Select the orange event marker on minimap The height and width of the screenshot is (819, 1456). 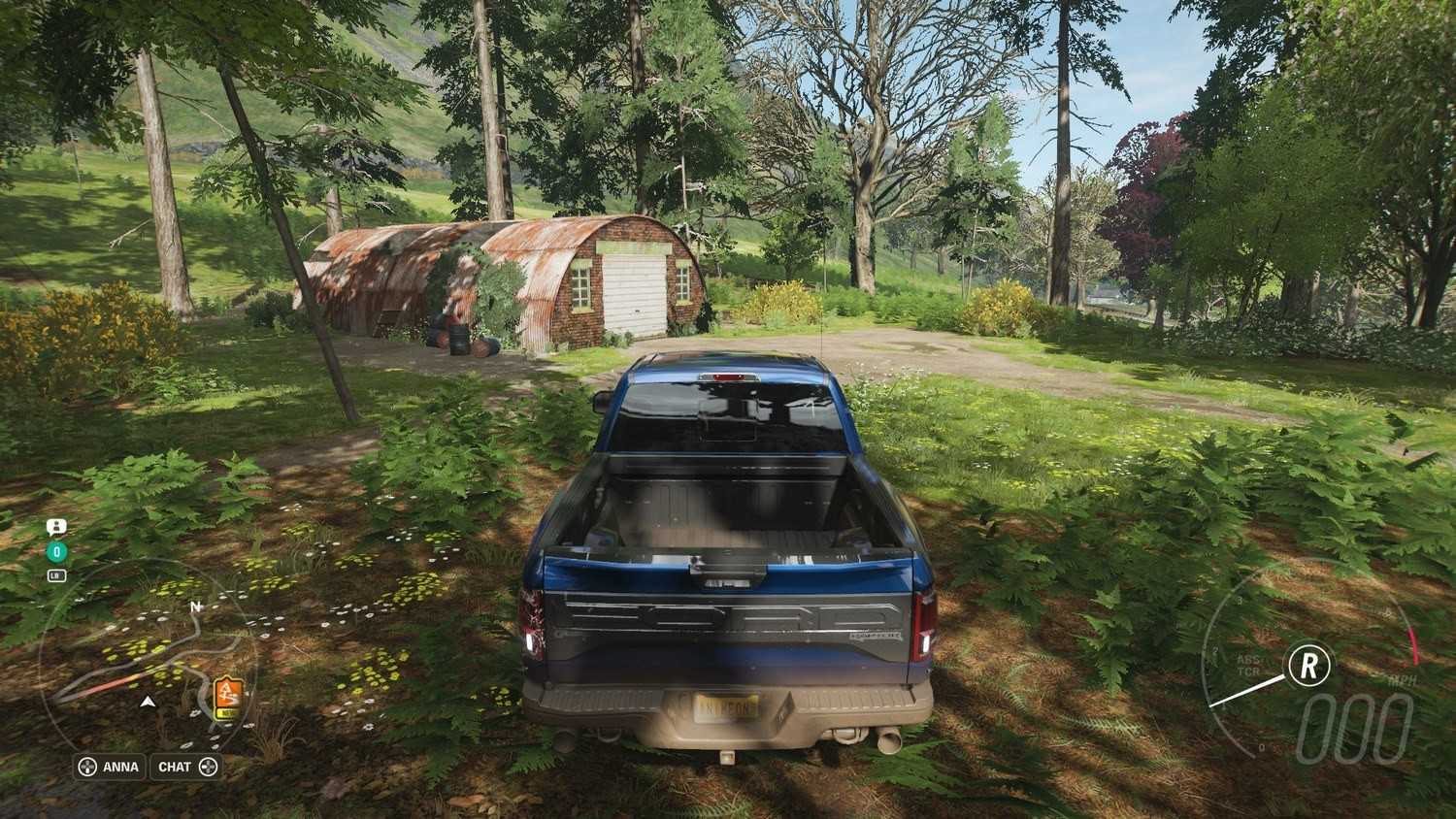(227, 697)
